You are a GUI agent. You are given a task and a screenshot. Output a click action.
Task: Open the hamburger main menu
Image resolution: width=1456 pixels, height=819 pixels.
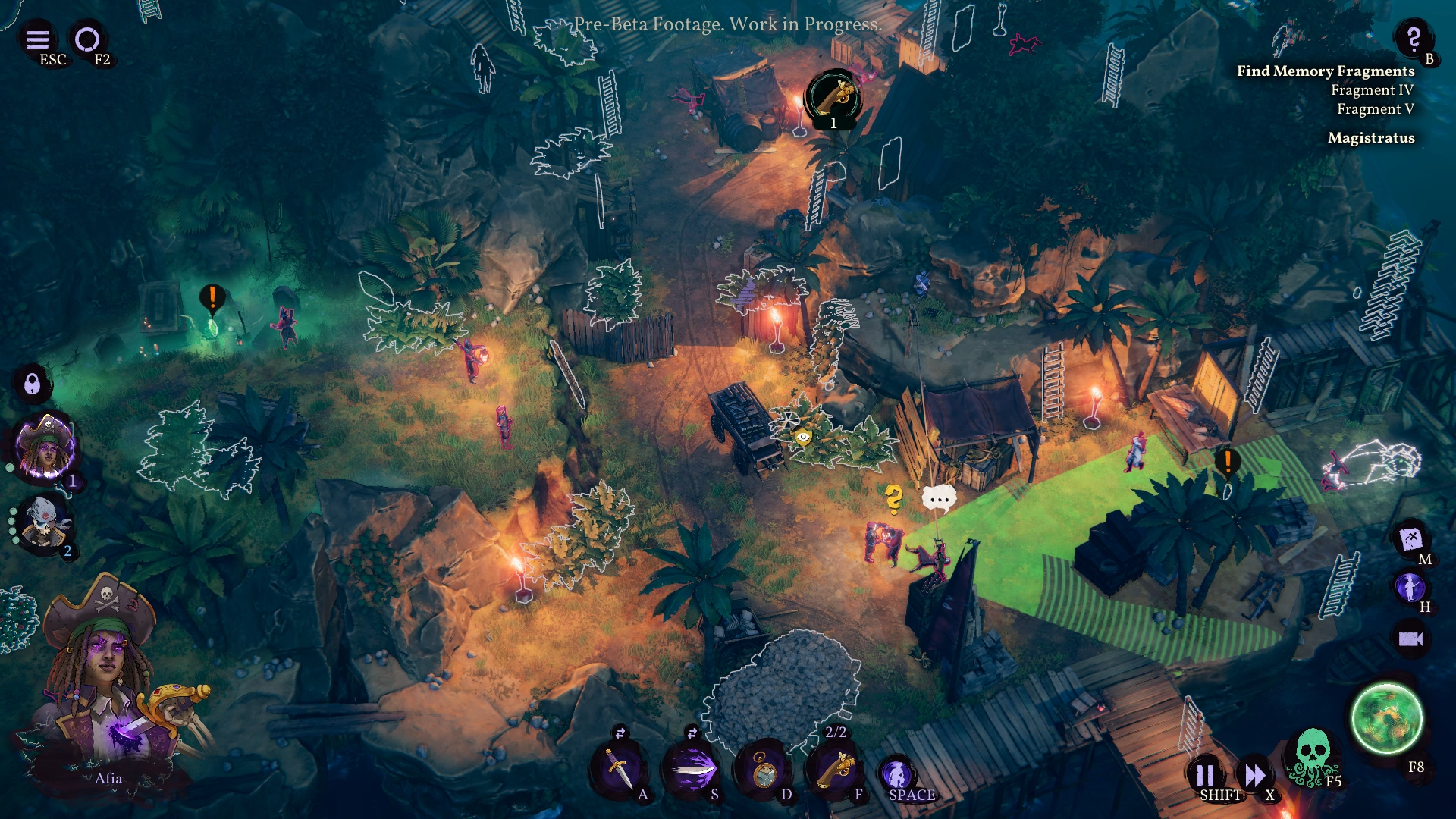tap(37, 39)
